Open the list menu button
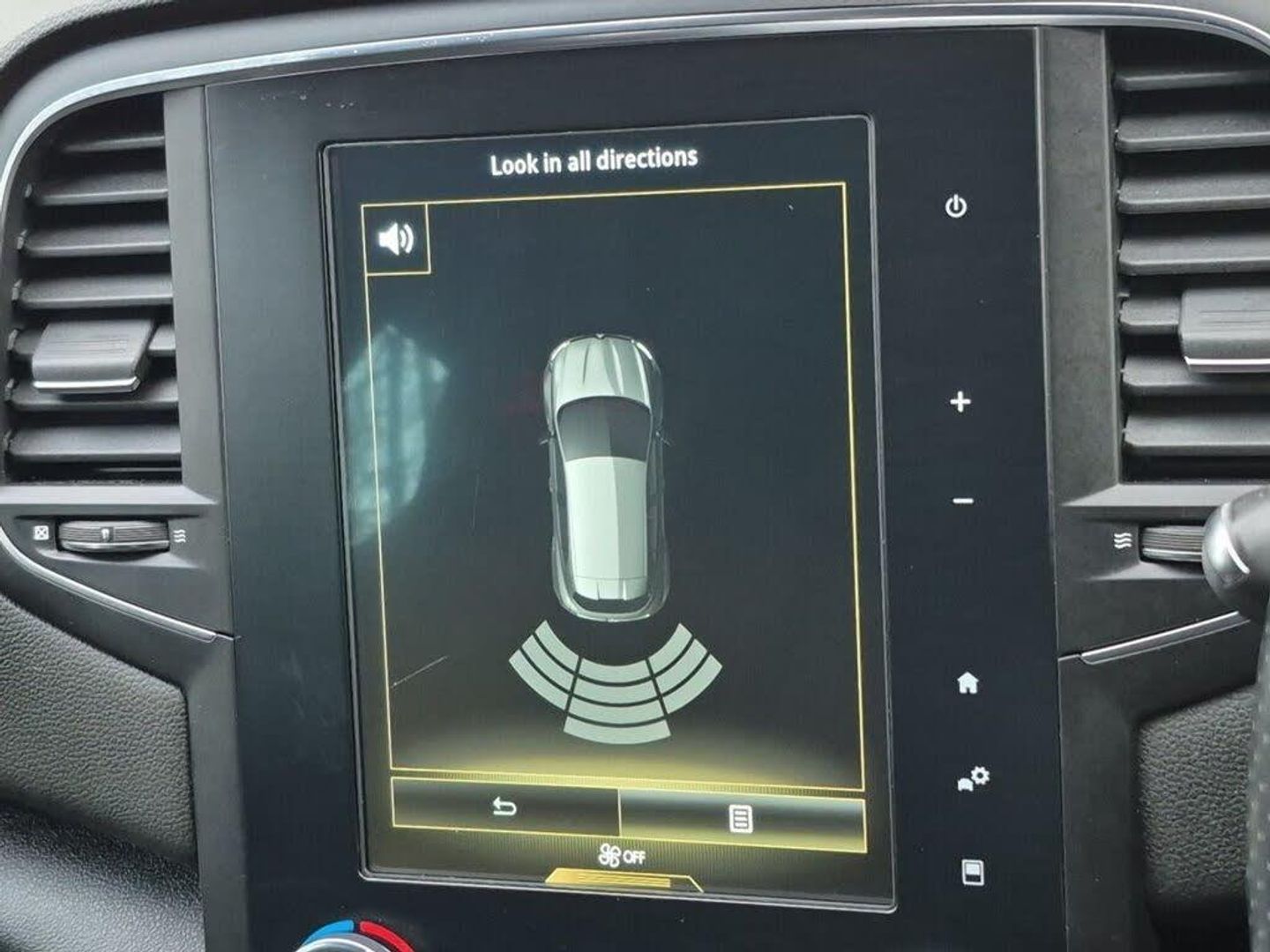 pyautogui.click(x=742, y=819)
